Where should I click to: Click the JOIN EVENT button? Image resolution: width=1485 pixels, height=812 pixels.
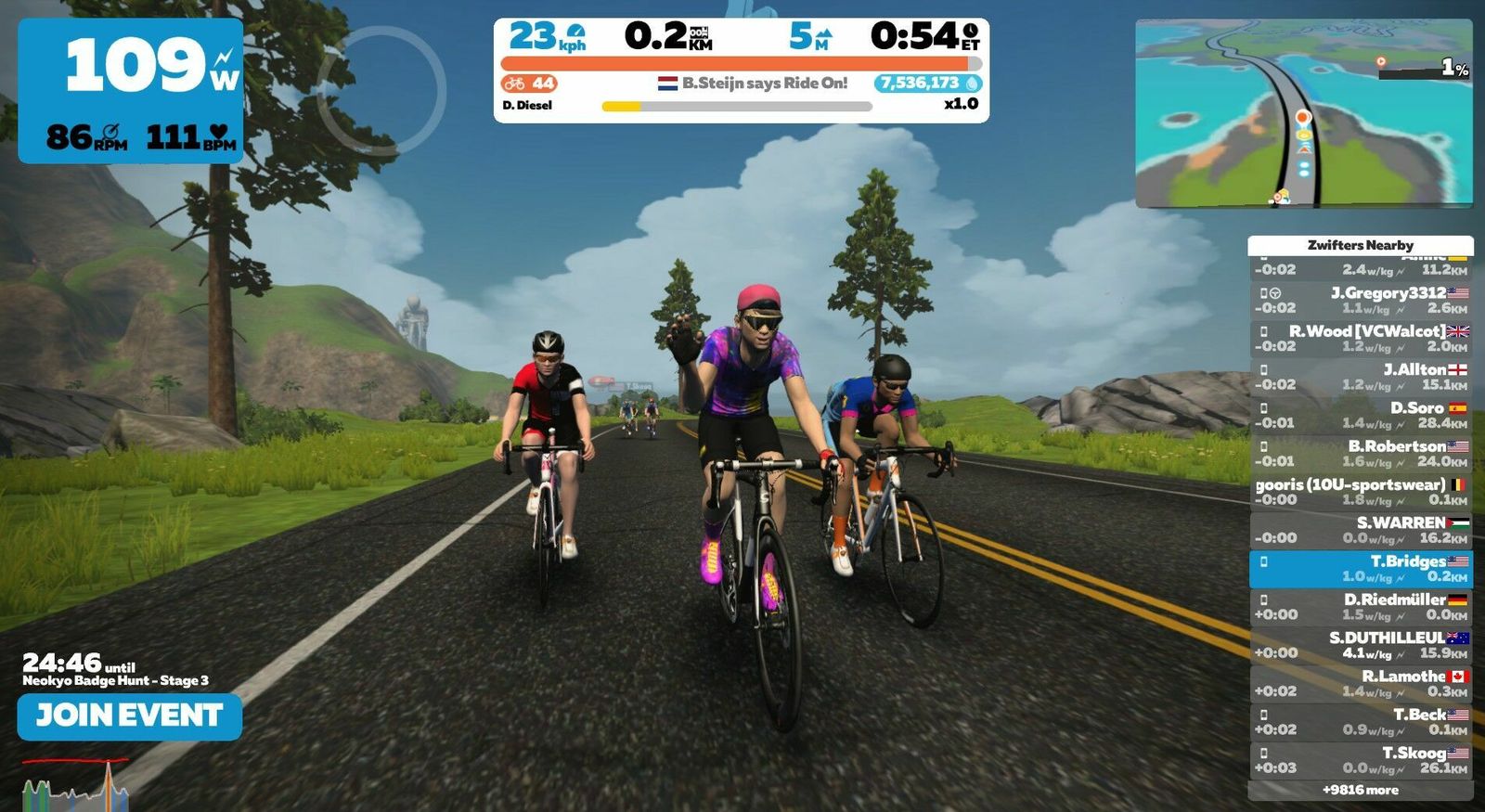click(x=129, y=716)
